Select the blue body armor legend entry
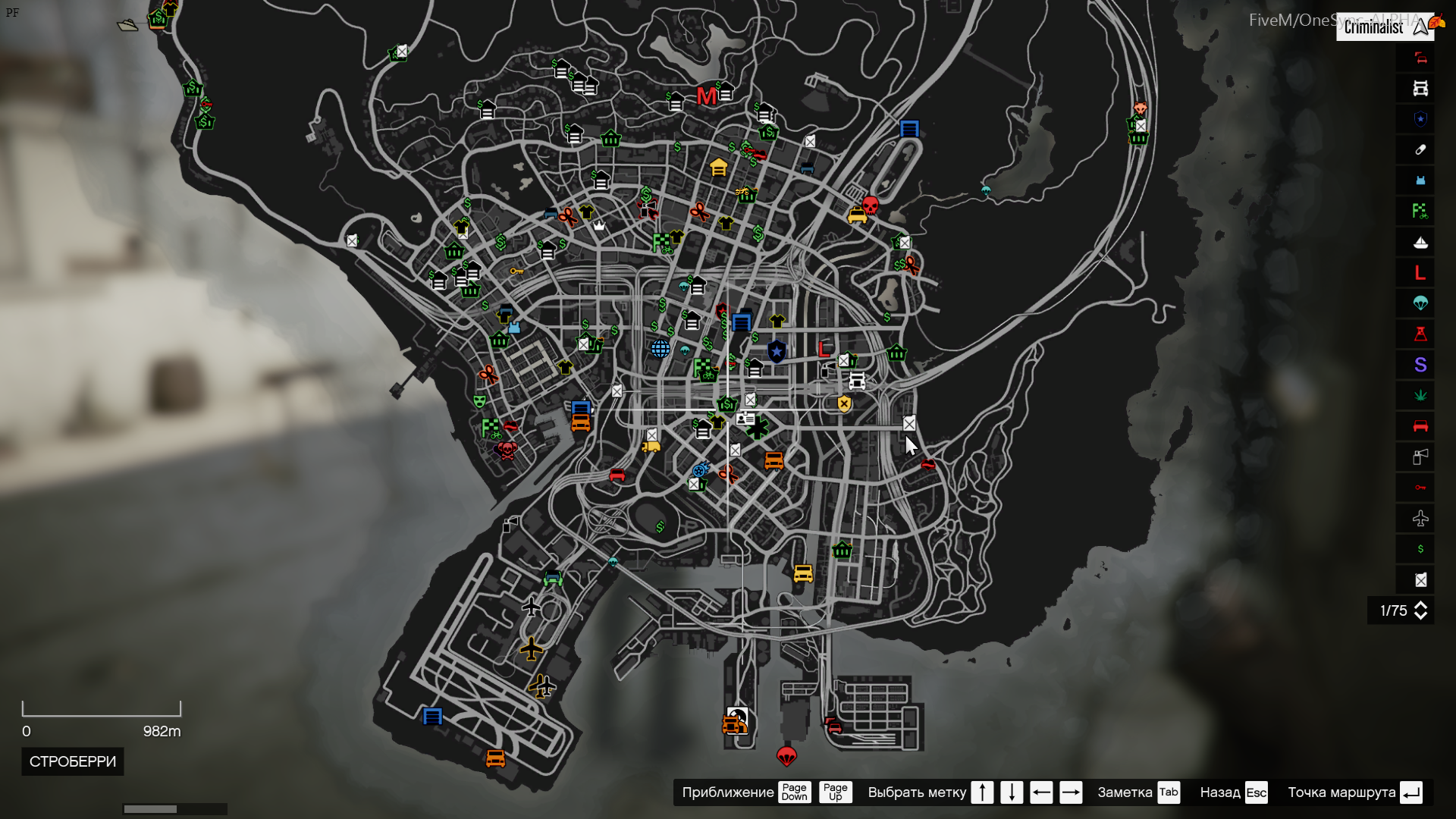Viewport: 1456px width, 819px height. [x=1420, y=180]
